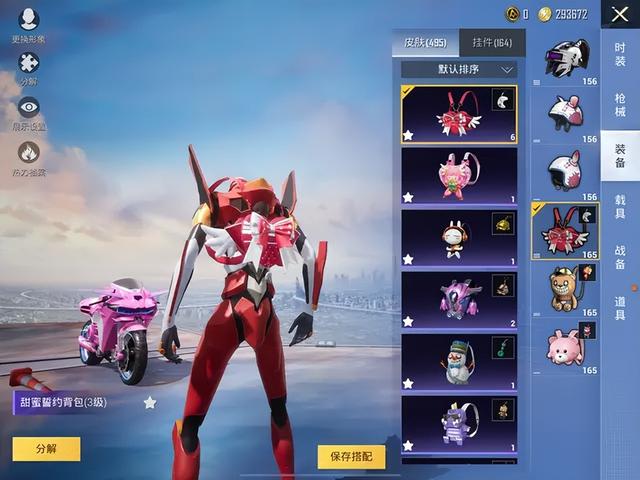Open 更换形象 to change character appearance
Image resolution: width=640 pixels, height=480 pixels.
28,24
